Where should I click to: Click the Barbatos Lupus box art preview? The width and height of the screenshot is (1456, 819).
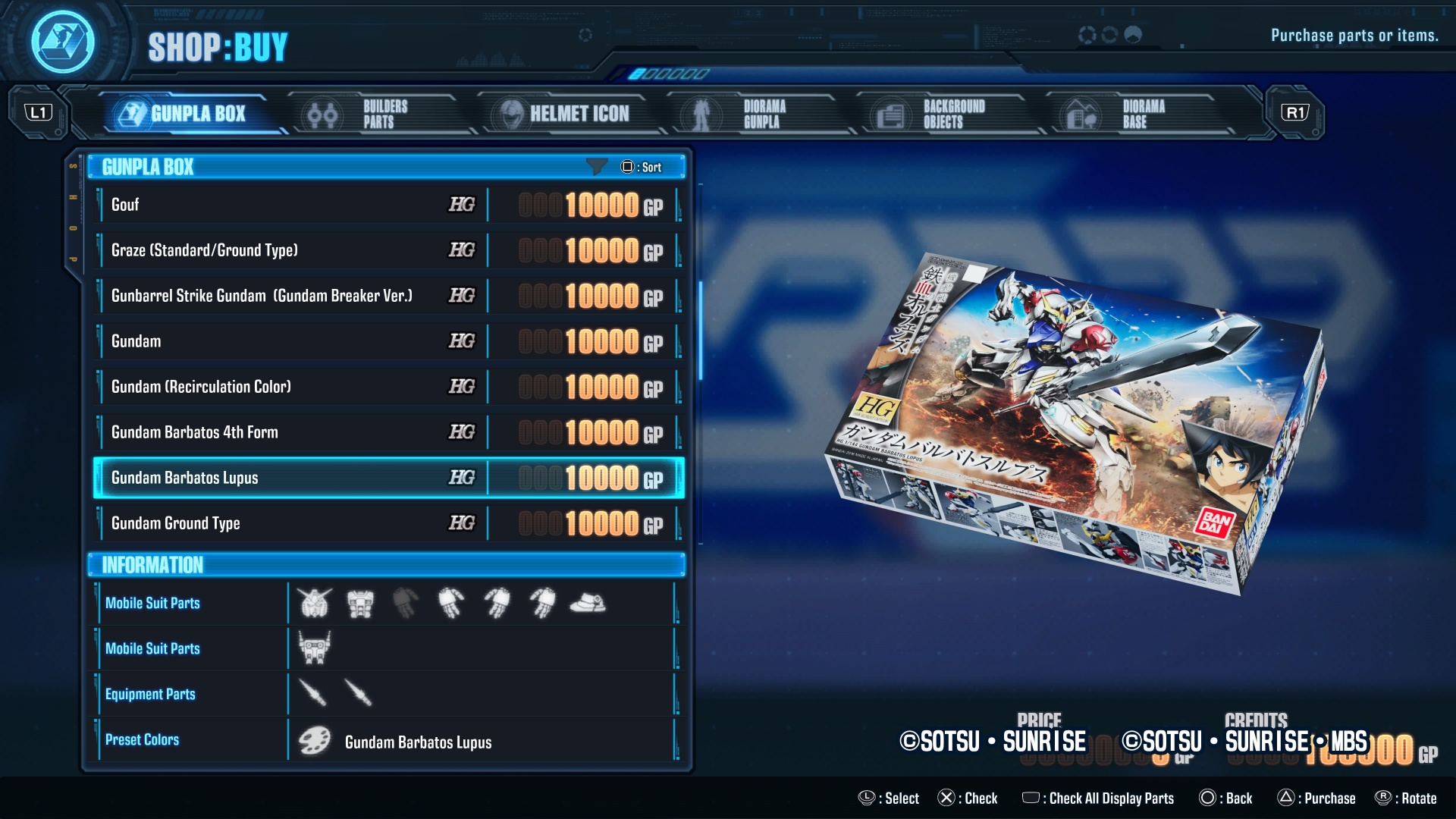(x=1077, y=425)
